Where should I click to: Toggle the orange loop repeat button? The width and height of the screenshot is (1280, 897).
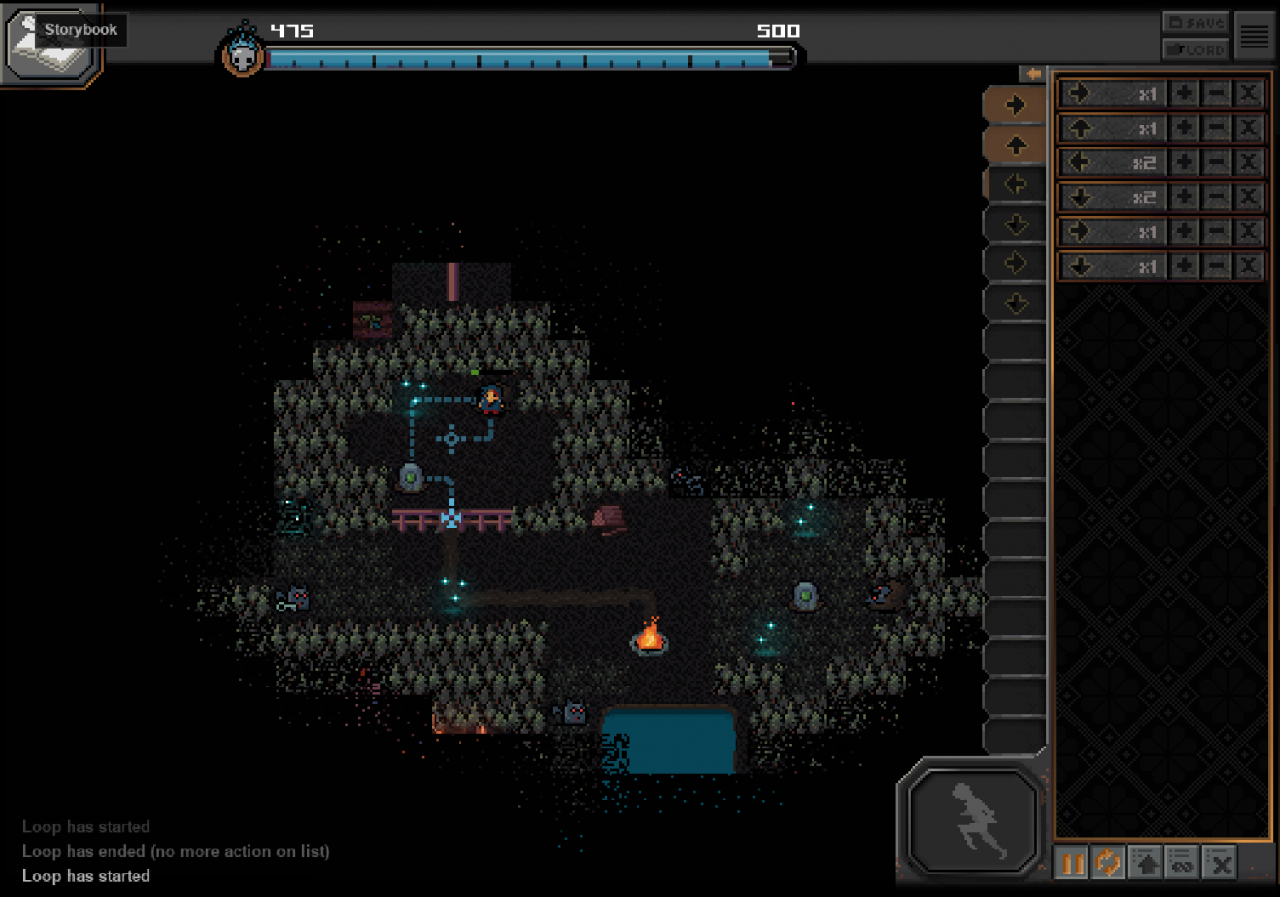pos(1108,862)
